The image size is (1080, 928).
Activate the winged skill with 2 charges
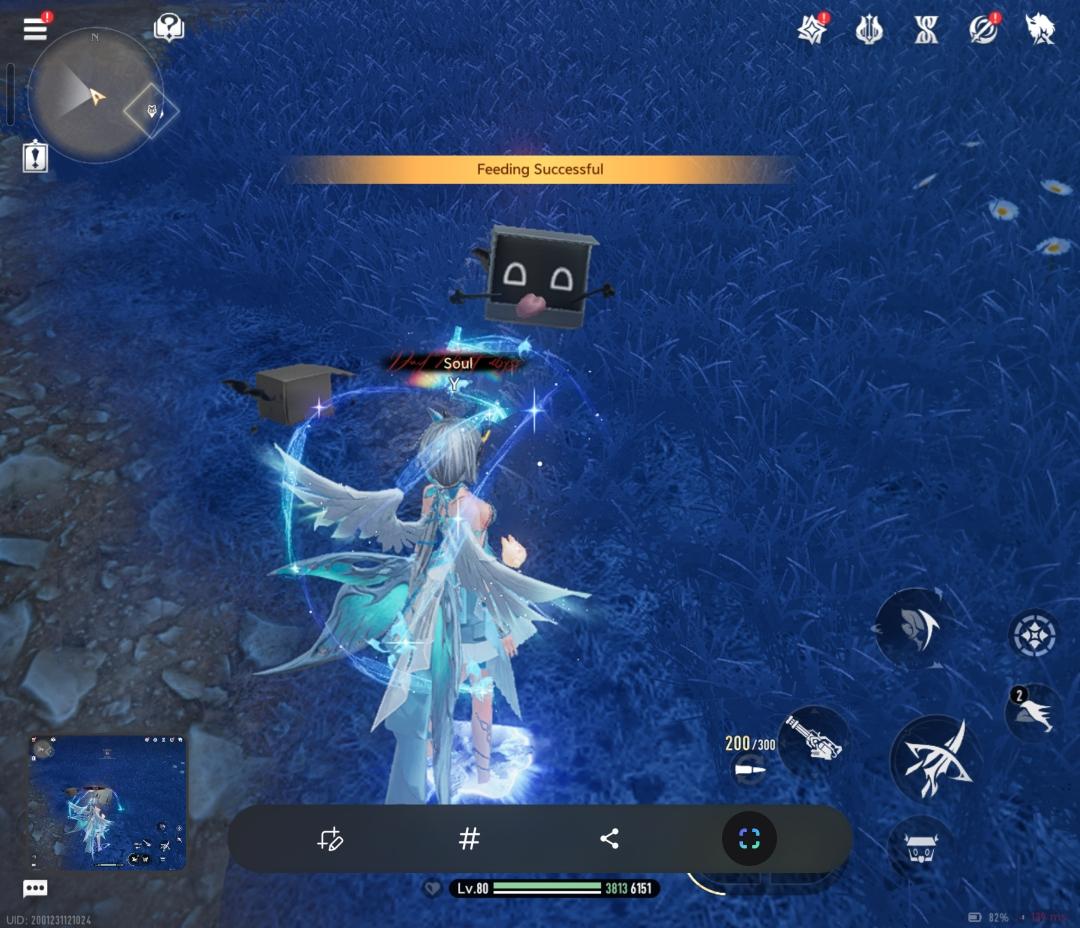point(1035,712)
